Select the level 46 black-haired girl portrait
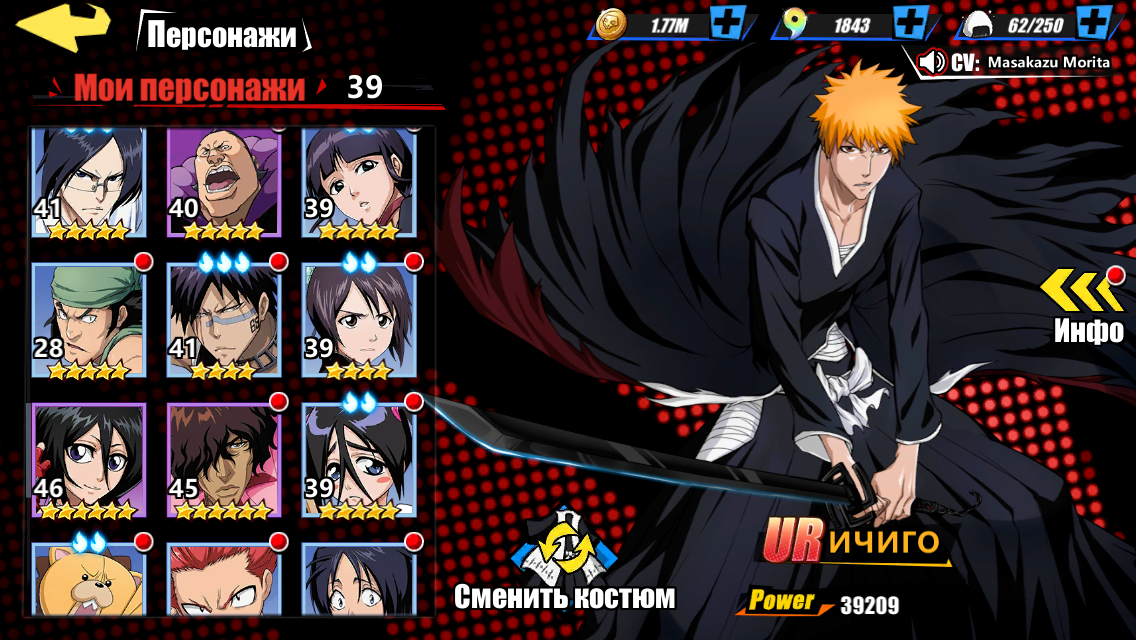 click(x=88, y=460)
